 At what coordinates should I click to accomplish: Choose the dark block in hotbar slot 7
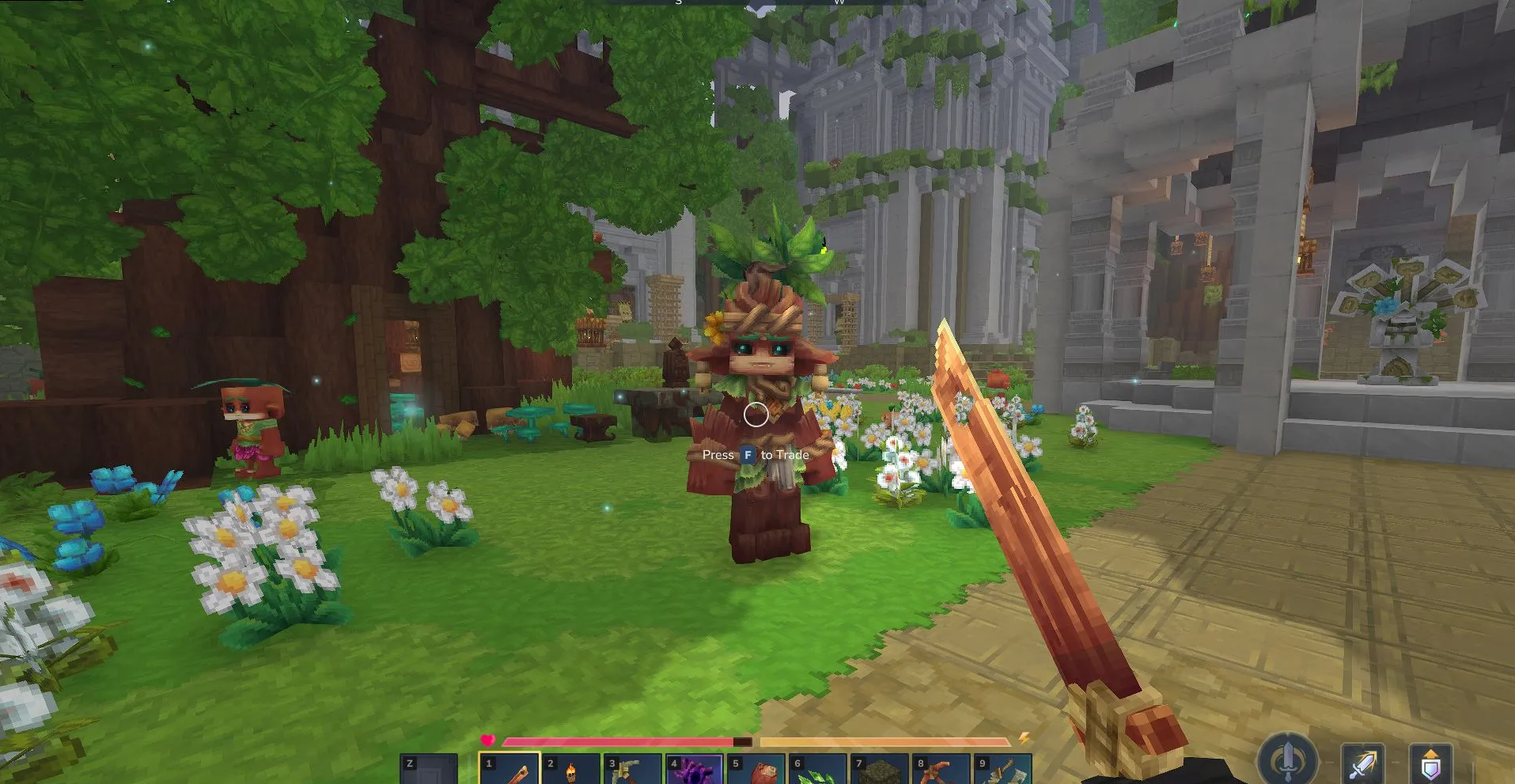pos(880,769)
